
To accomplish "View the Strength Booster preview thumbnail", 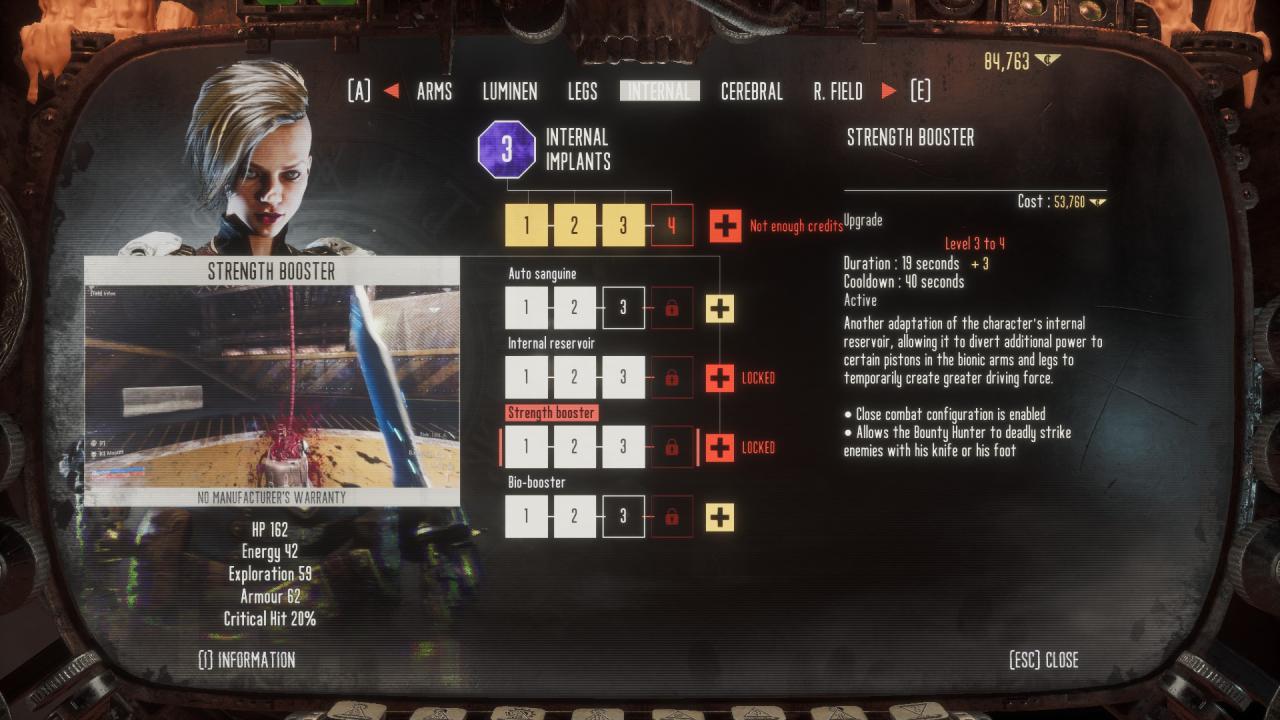I will pyautogui.click(x=272, y=387).
